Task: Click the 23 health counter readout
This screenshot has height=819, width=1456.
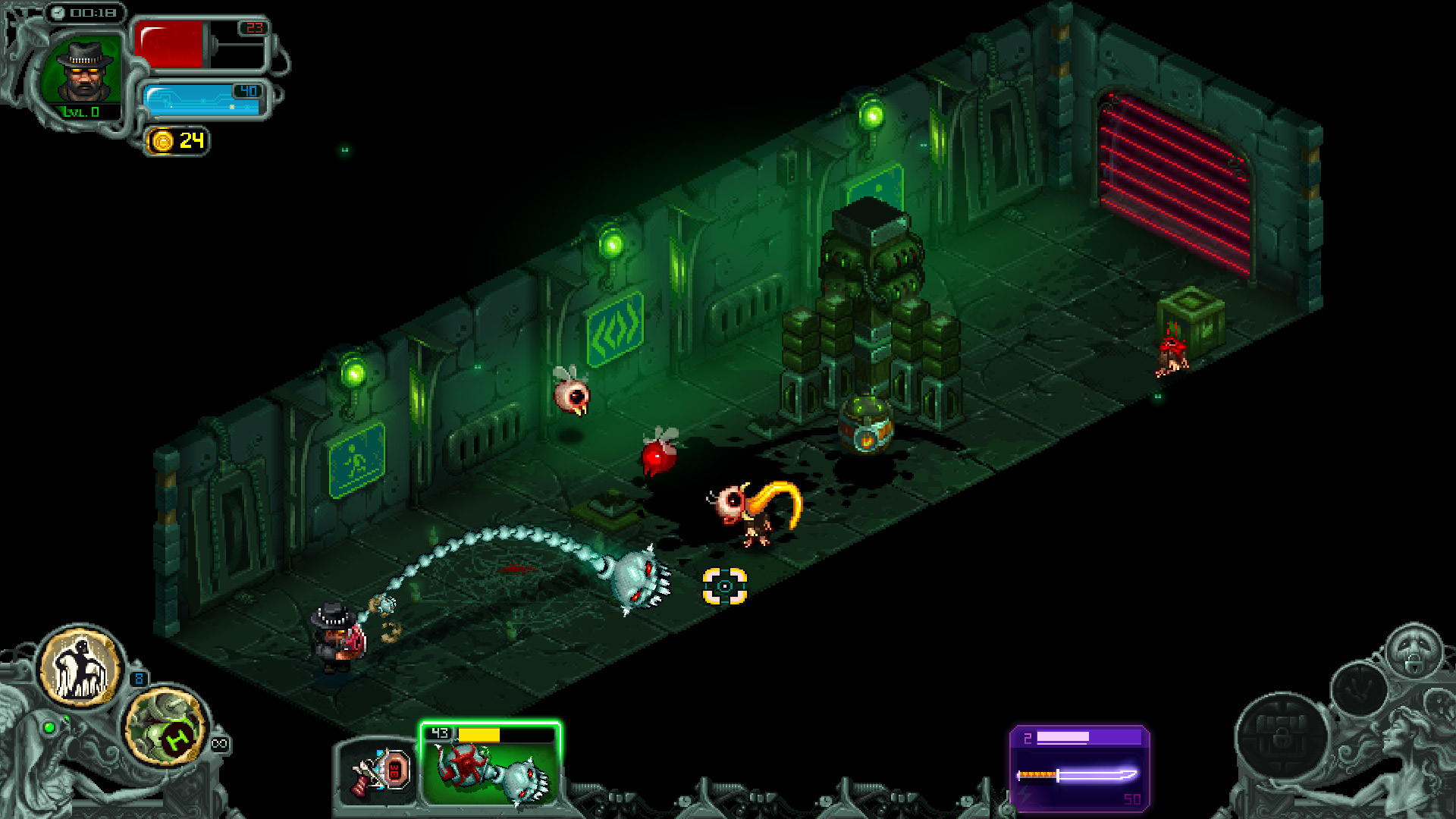Action: click(x=255, y=30)
